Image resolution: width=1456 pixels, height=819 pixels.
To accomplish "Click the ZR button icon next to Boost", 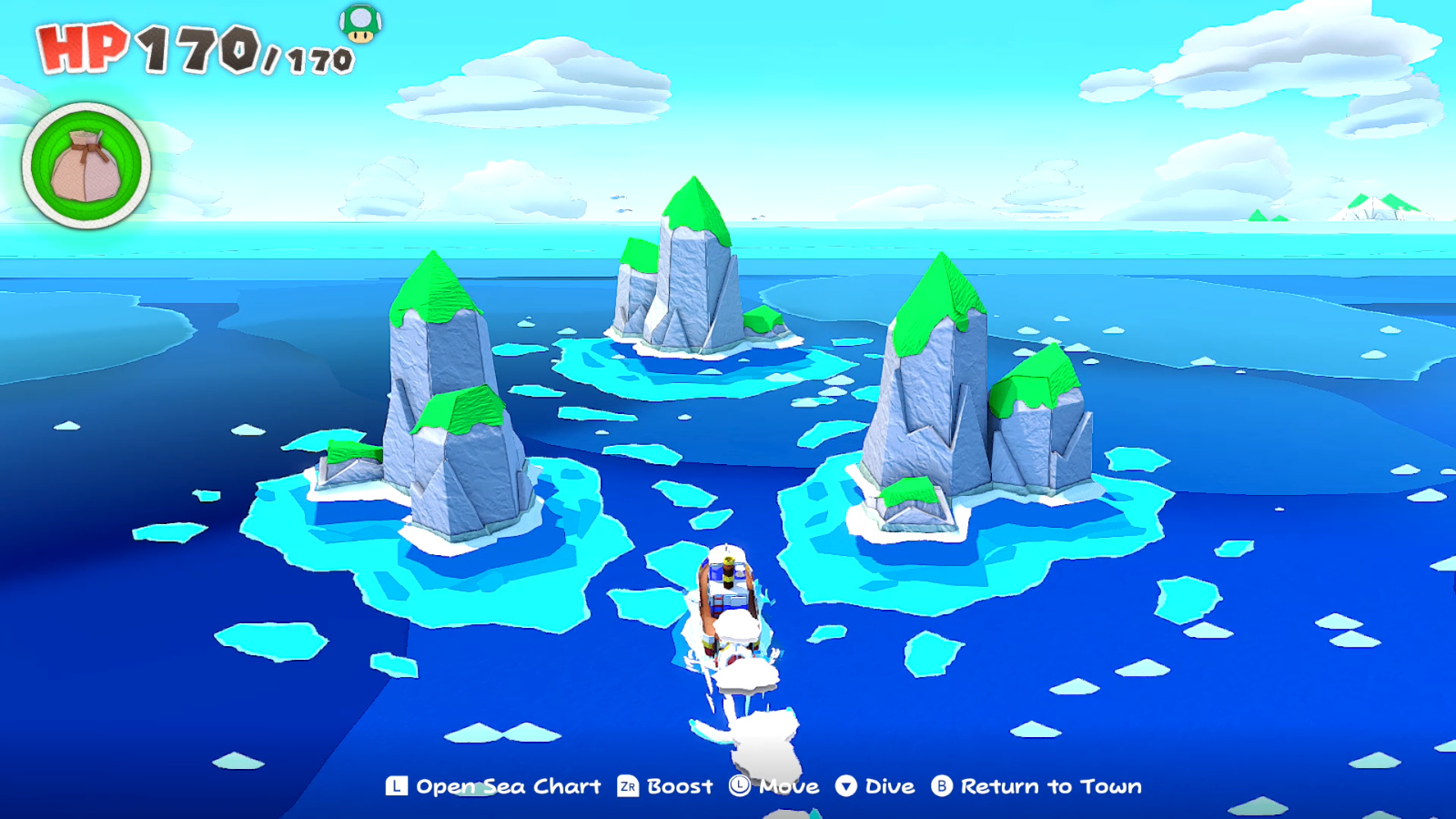I will point(628,785).
